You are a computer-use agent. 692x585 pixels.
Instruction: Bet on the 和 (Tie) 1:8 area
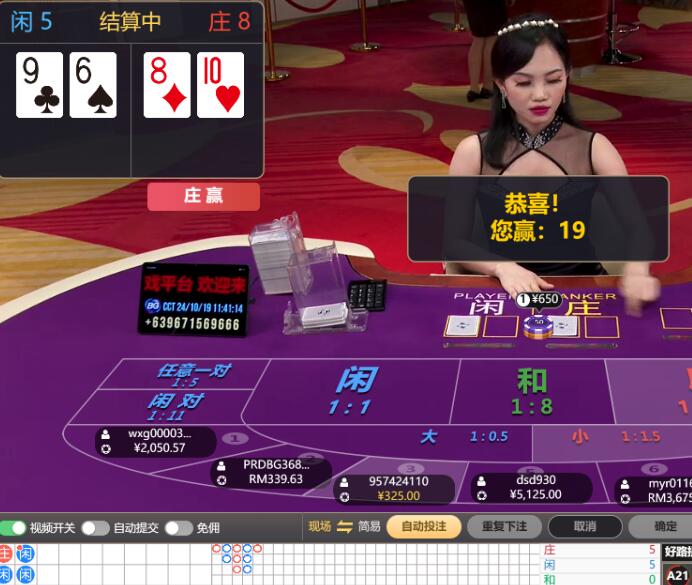click(532, 392)
